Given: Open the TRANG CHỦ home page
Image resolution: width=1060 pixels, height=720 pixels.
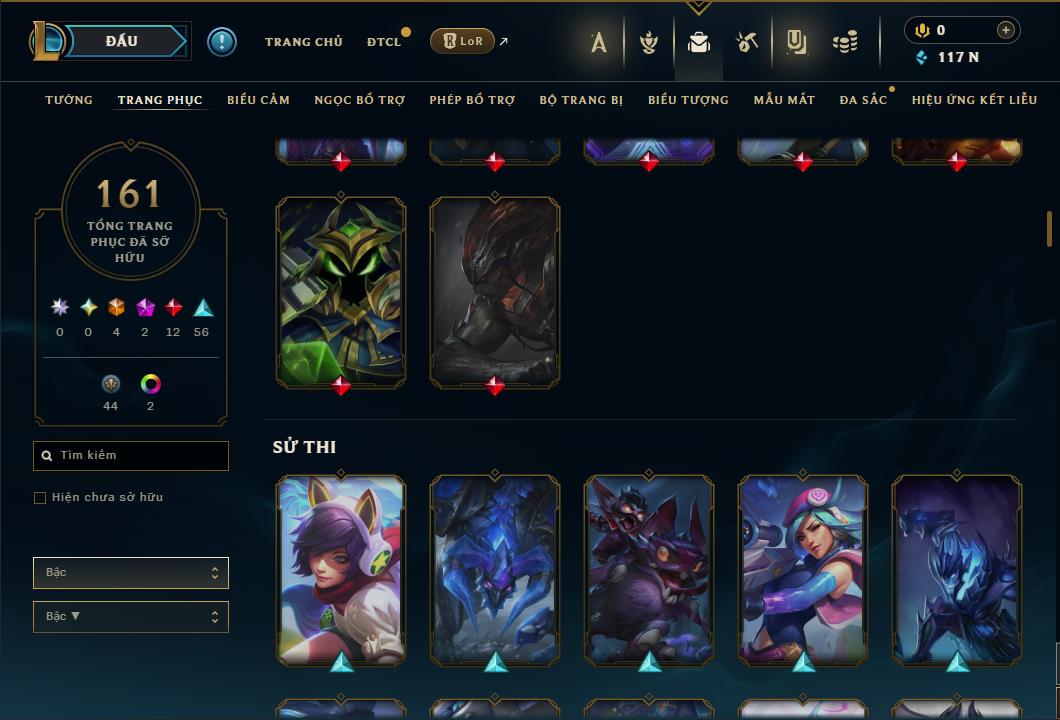Looking at the screenshot, I should click(303, 42).
